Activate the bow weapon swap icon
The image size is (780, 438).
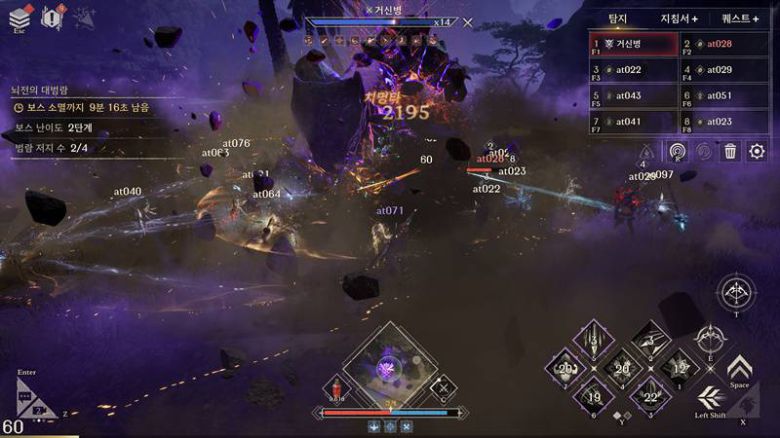tap(737, 293)
